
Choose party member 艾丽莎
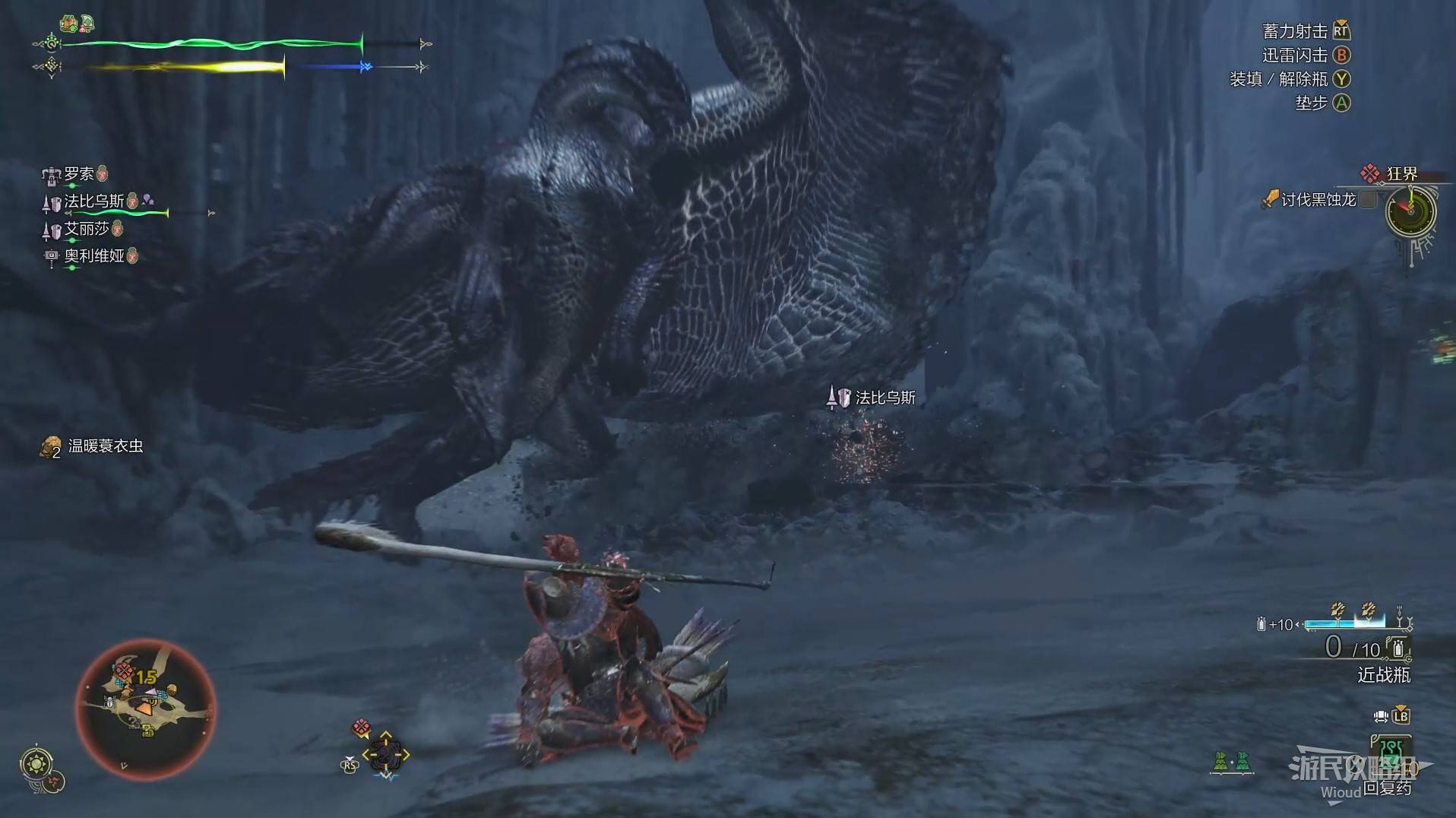coord(86,229)
